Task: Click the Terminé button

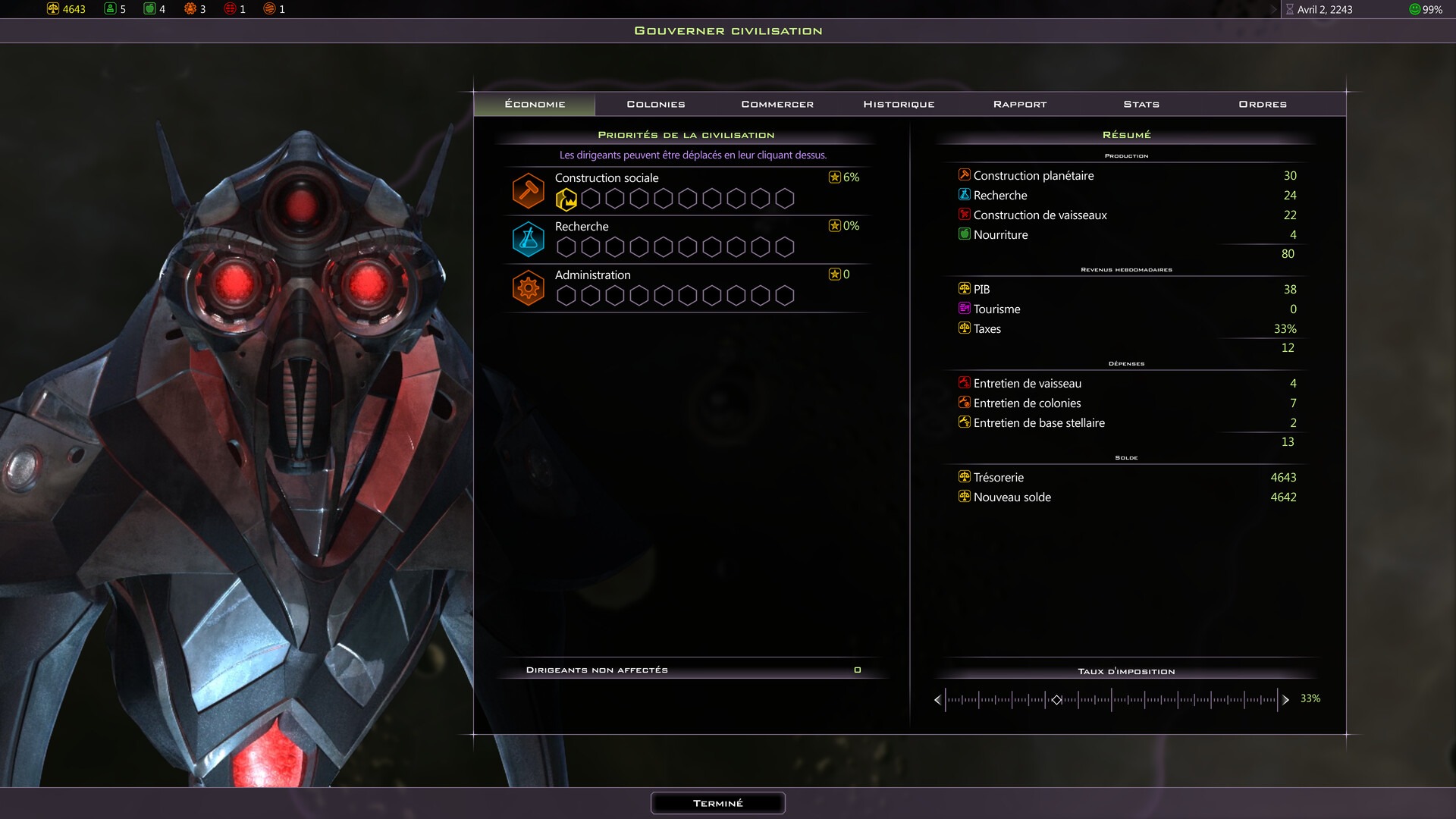Action: (x=717, y=803)
